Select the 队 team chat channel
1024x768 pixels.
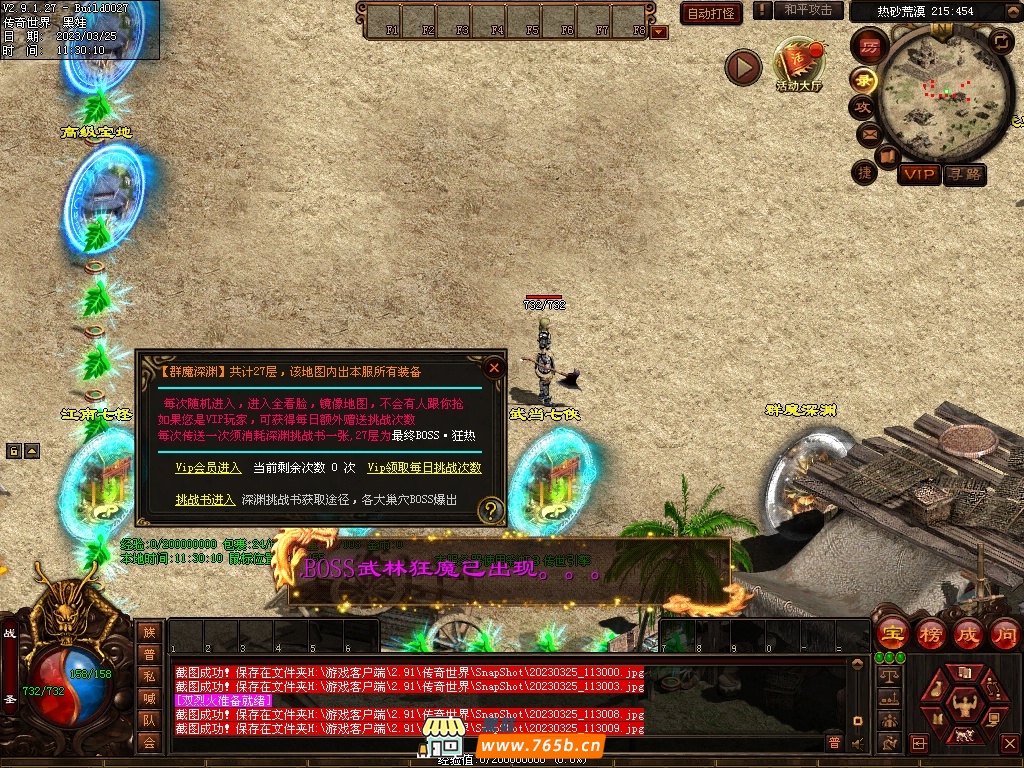[x=149, y=719]
